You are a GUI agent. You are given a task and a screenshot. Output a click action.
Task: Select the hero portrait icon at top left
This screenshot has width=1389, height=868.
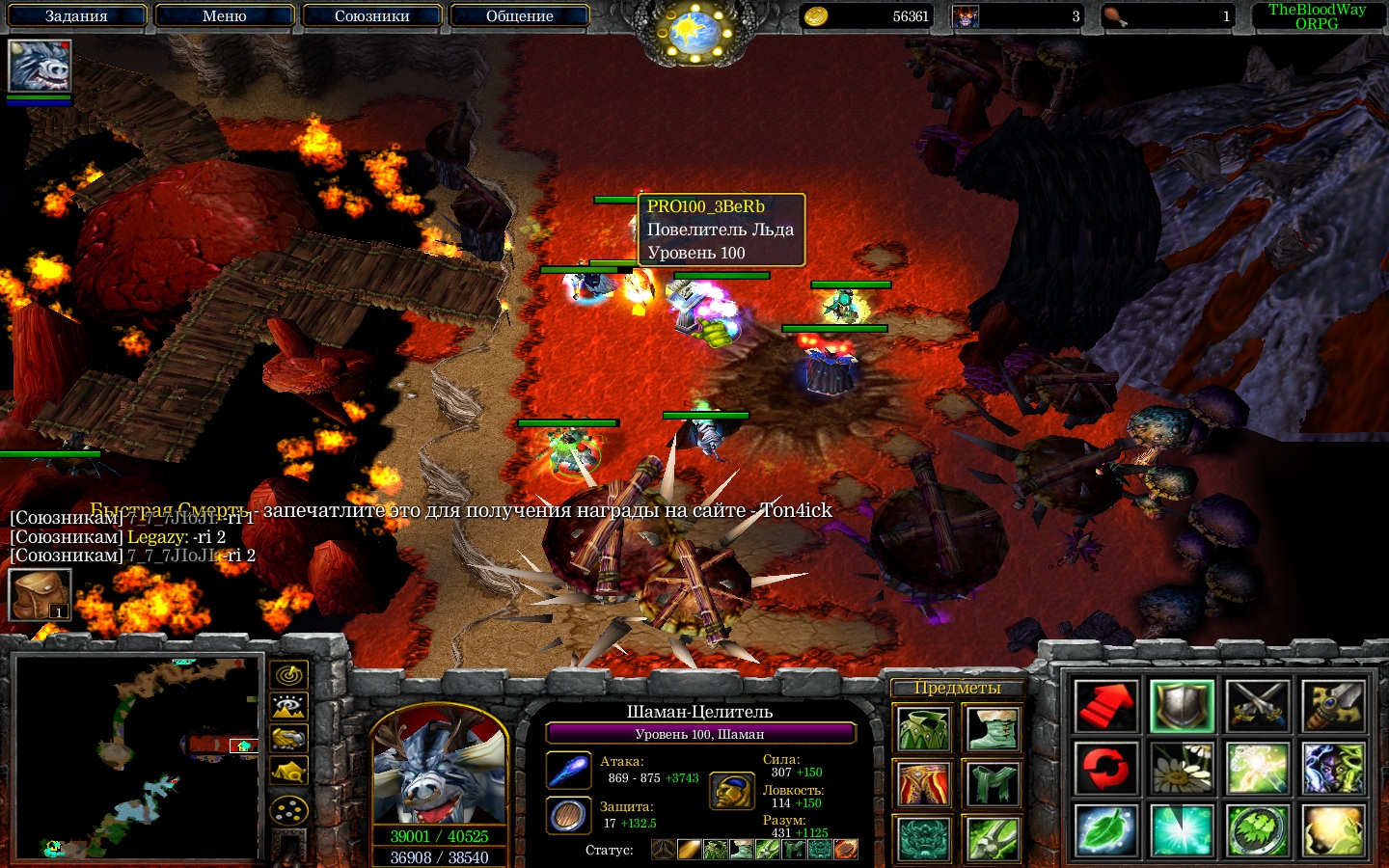click(x=40, y=66)
